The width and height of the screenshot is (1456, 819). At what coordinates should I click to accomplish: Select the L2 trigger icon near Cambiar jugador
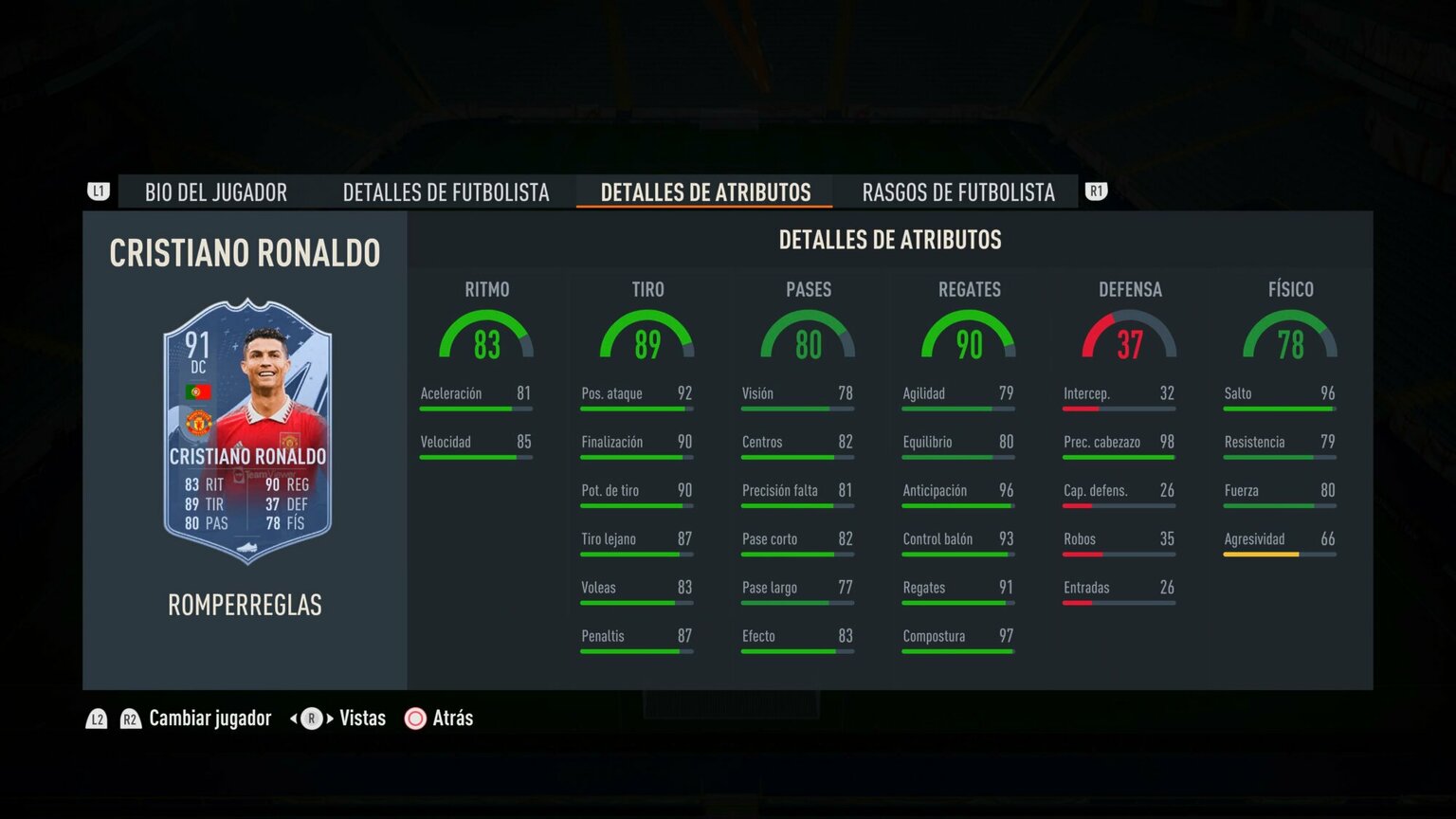[x=96, y=719]
